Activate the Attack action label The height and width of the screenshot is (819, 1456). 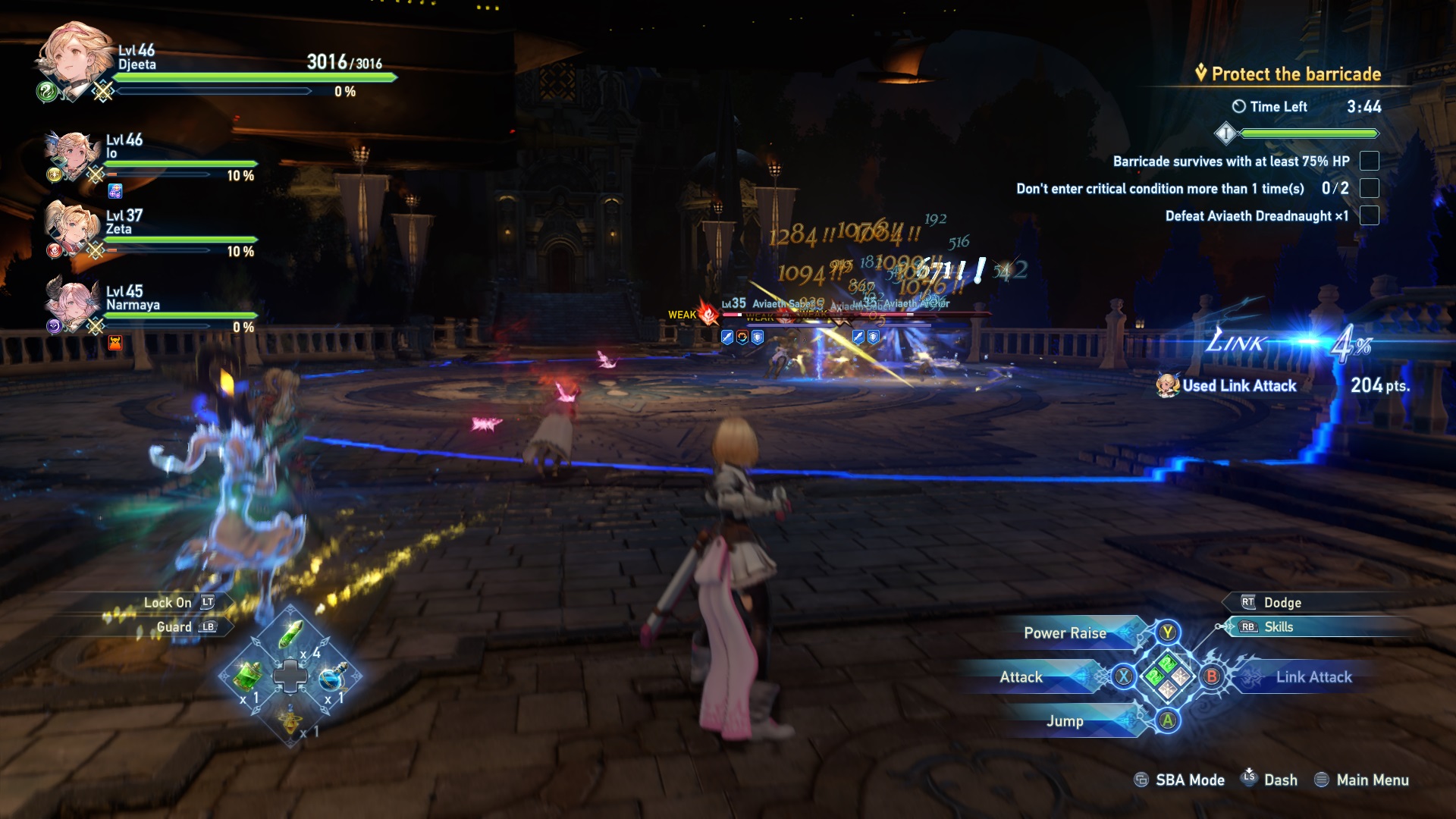coord(1021,677)
